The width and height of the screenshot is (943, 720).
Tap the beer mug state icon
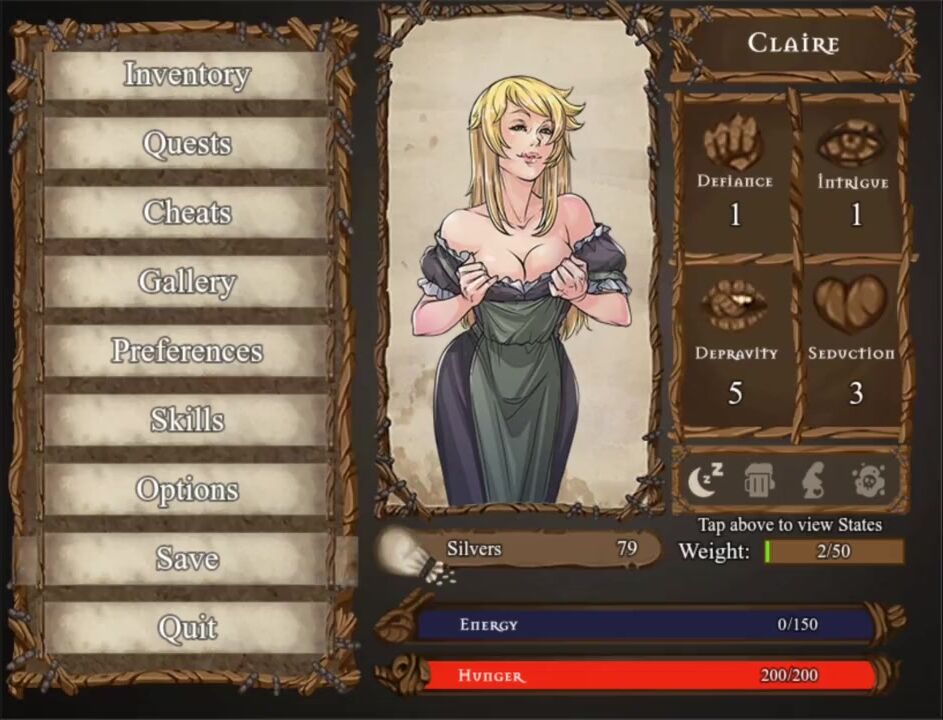point(760,482)
